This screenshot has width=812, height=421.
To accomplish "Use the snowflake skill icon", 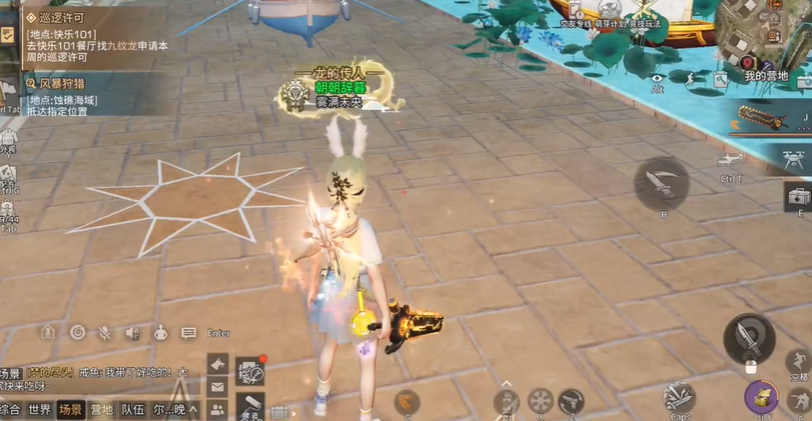I will (x=539, y=402).
